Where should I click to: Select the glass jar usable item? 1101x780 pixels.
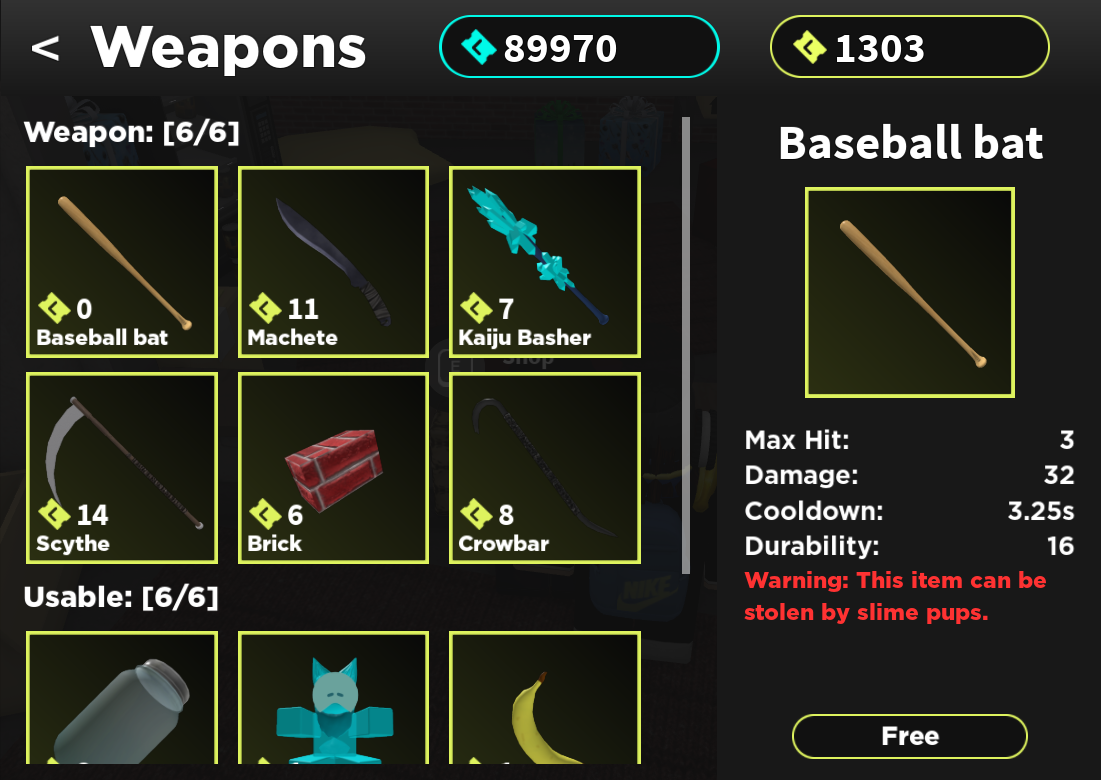(122, 700)
